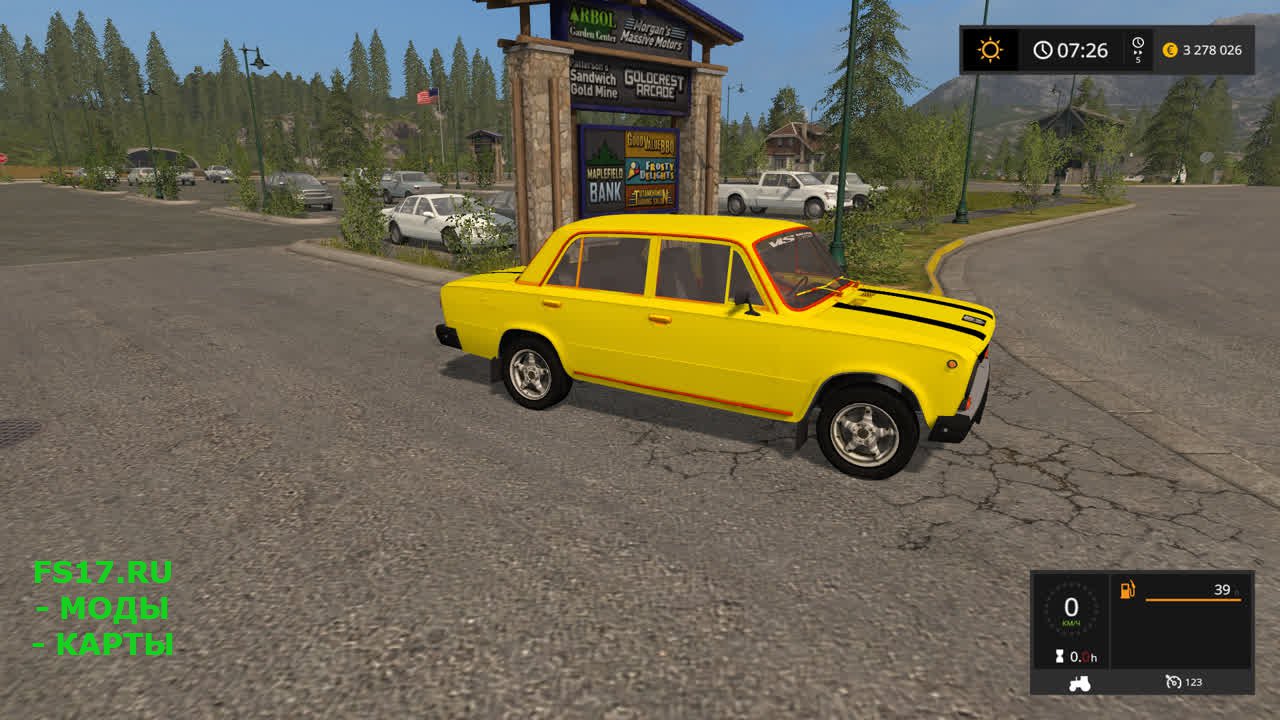Click the gold euro coin money icon
Viewport: 1280px width, 720px height.
[x=1169, y=50]
